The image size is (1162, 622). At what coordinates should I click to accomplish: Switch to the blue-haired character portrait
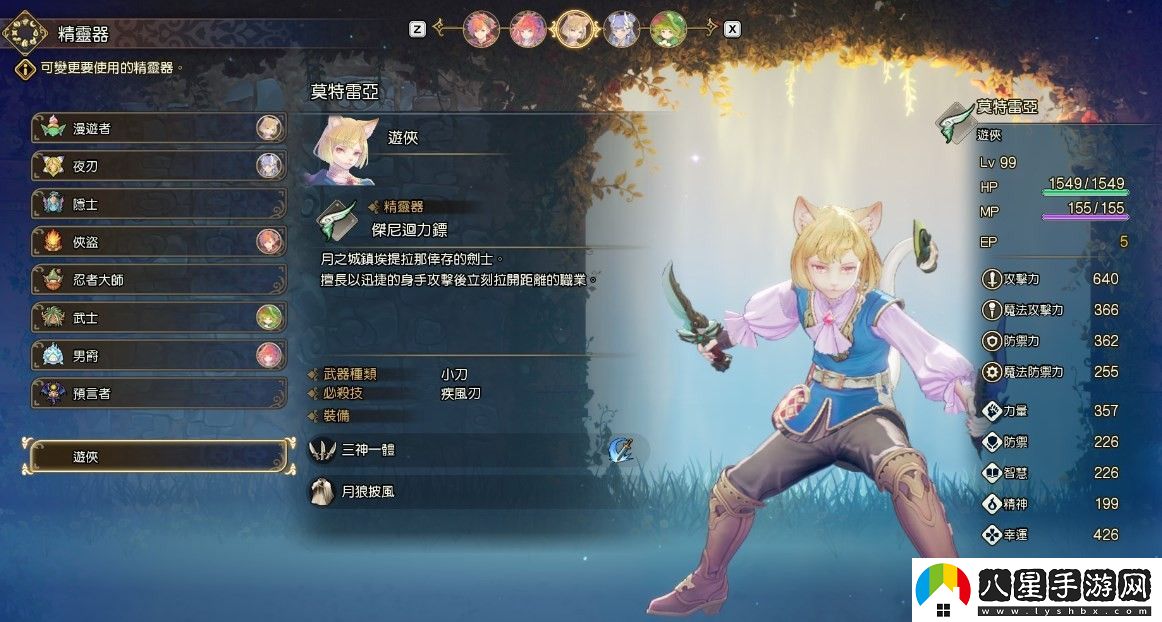tap(621, 29)
